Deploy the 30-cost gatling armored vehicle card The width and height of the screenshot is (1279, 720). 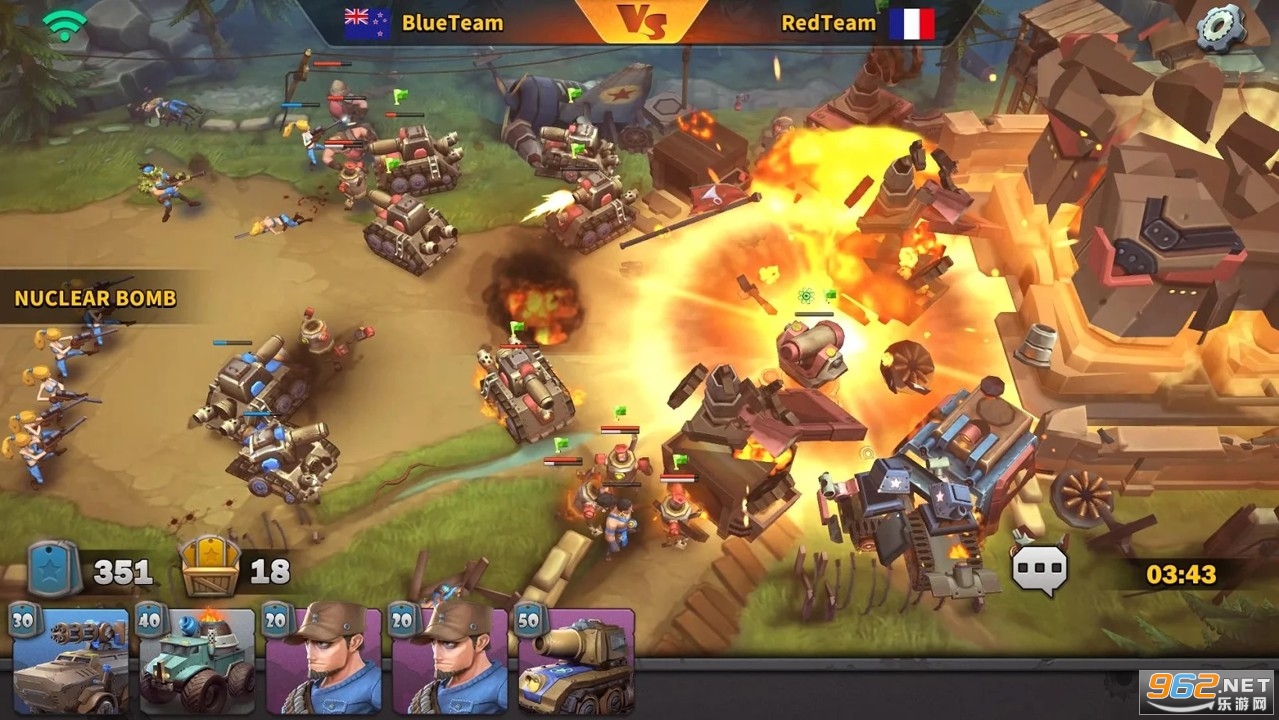(x=70, y=662)
